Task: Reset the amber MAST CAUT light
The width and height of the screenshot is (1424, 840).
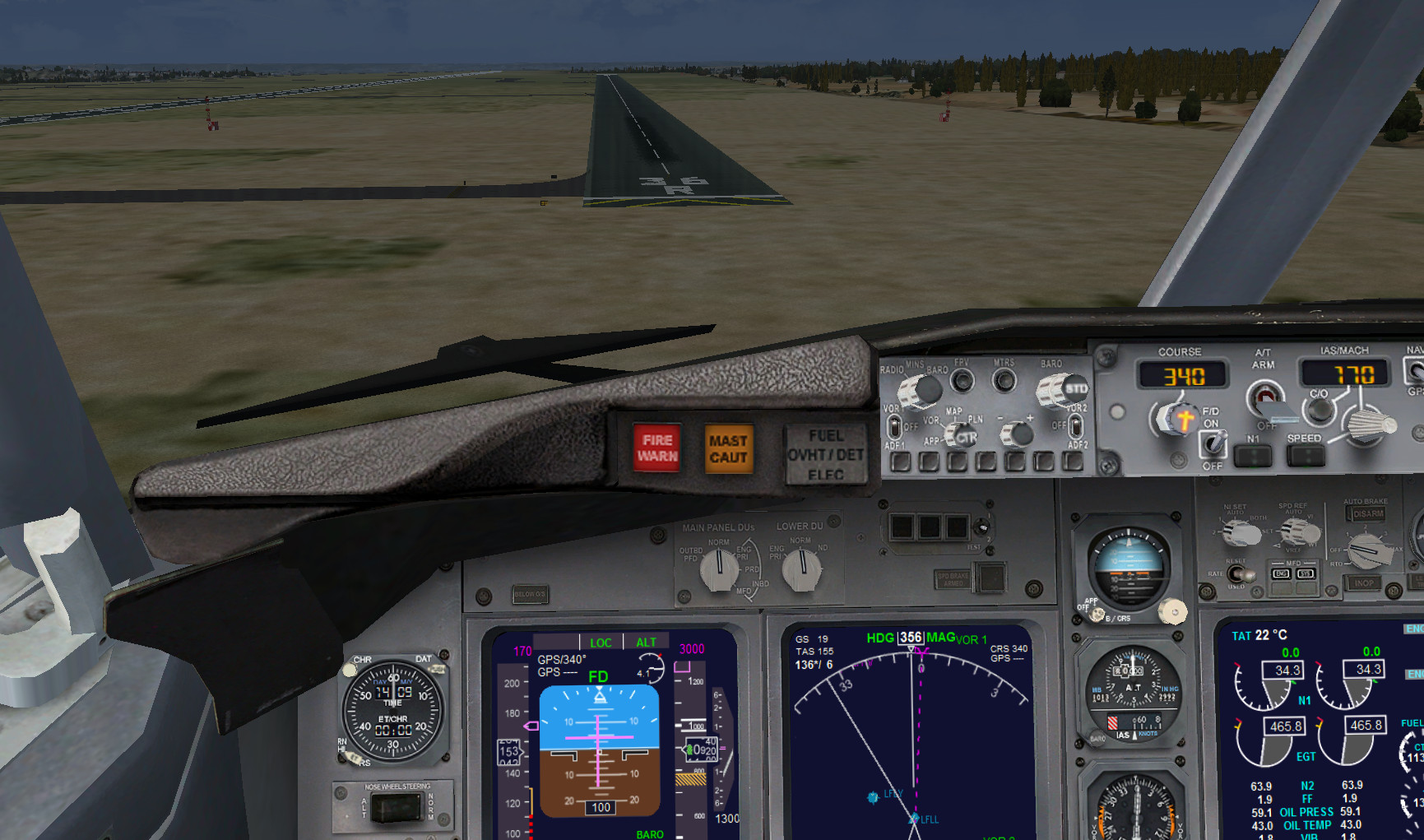Action: (x=728, y=449)
